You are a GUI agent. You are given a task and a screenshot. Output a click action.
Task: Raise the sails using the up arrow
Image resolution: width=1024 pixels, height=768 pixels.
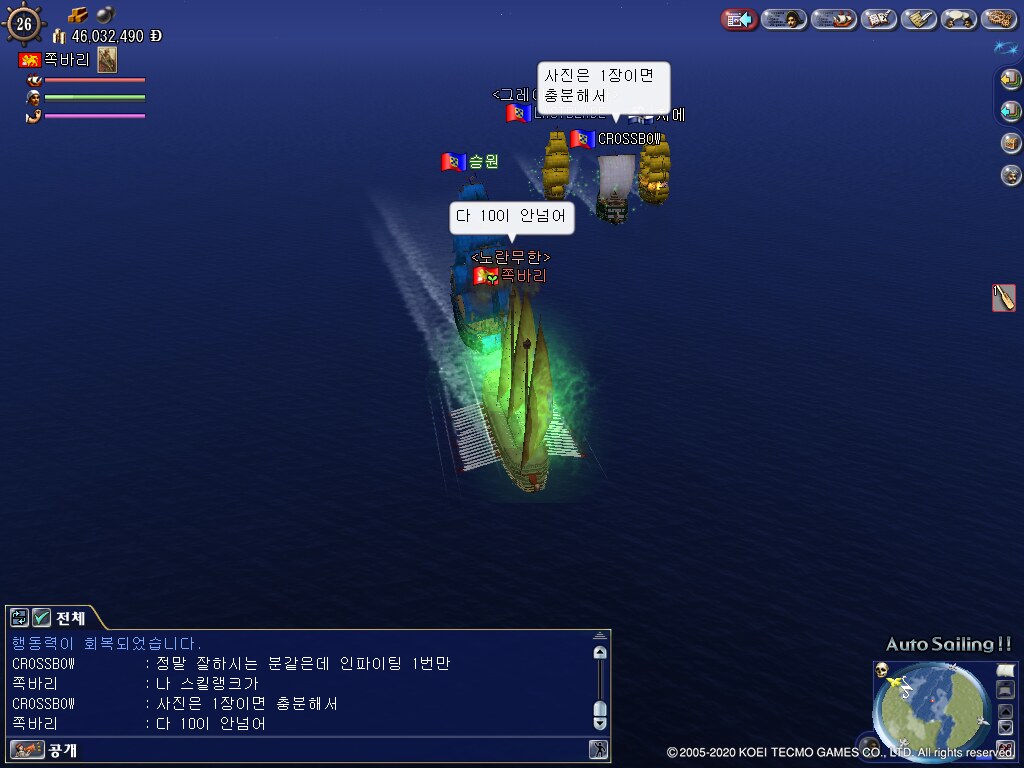pyautogui.click(x=1006, y=711)
